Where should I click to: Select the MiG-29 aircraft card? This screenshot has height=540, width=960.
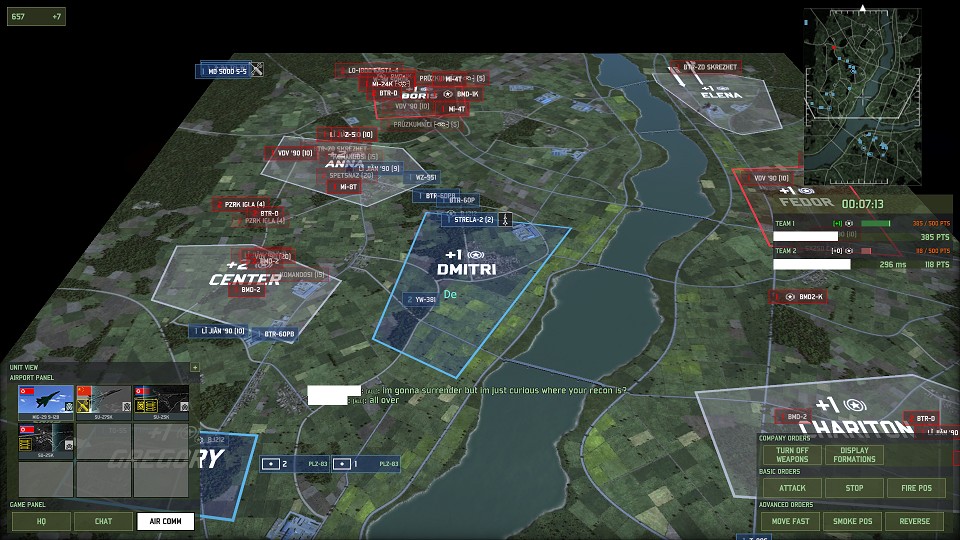pyautogui.click(x=46, y=400)
